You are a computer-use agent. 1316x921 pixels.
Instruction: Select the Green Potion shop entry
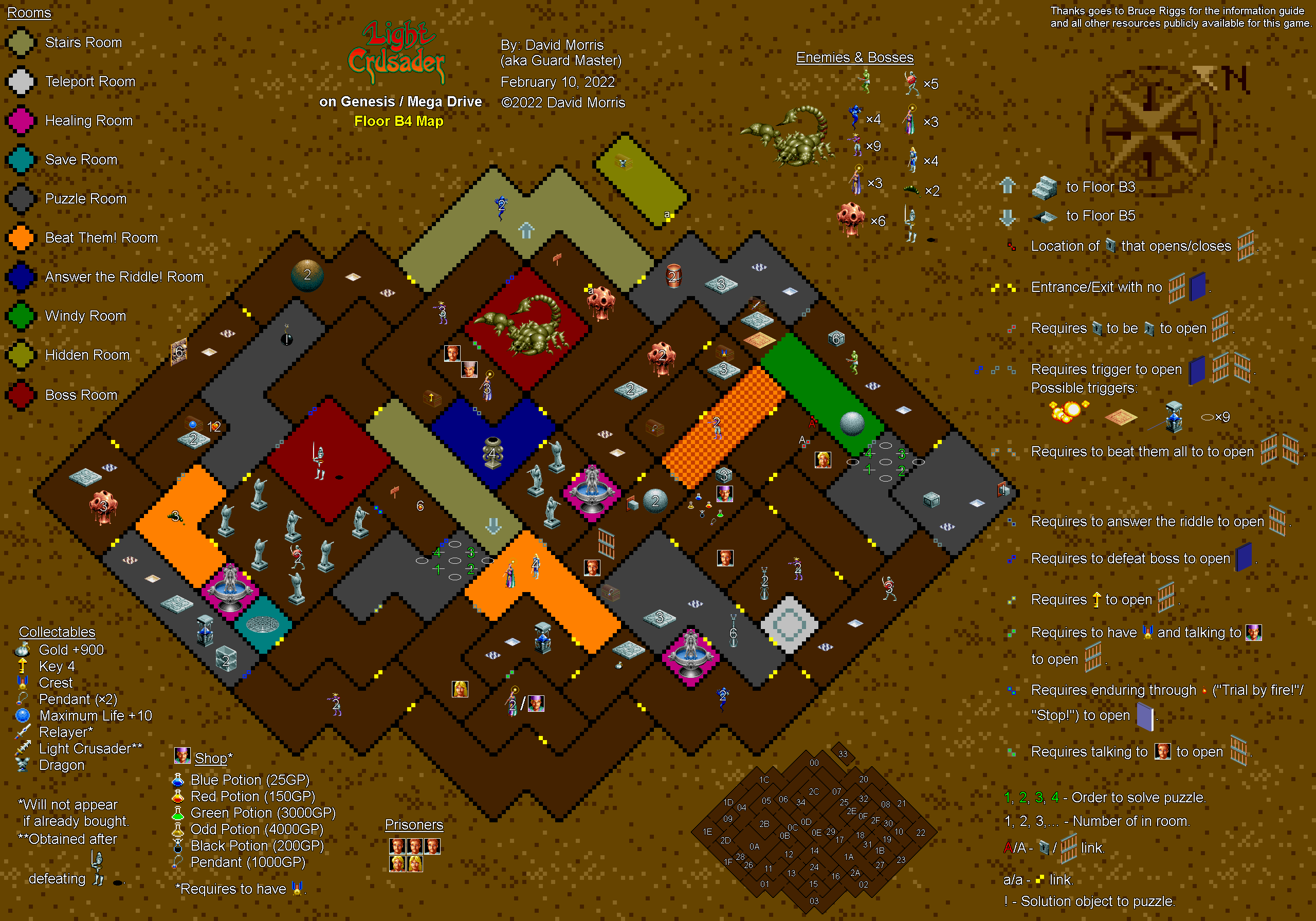point(263,813)
